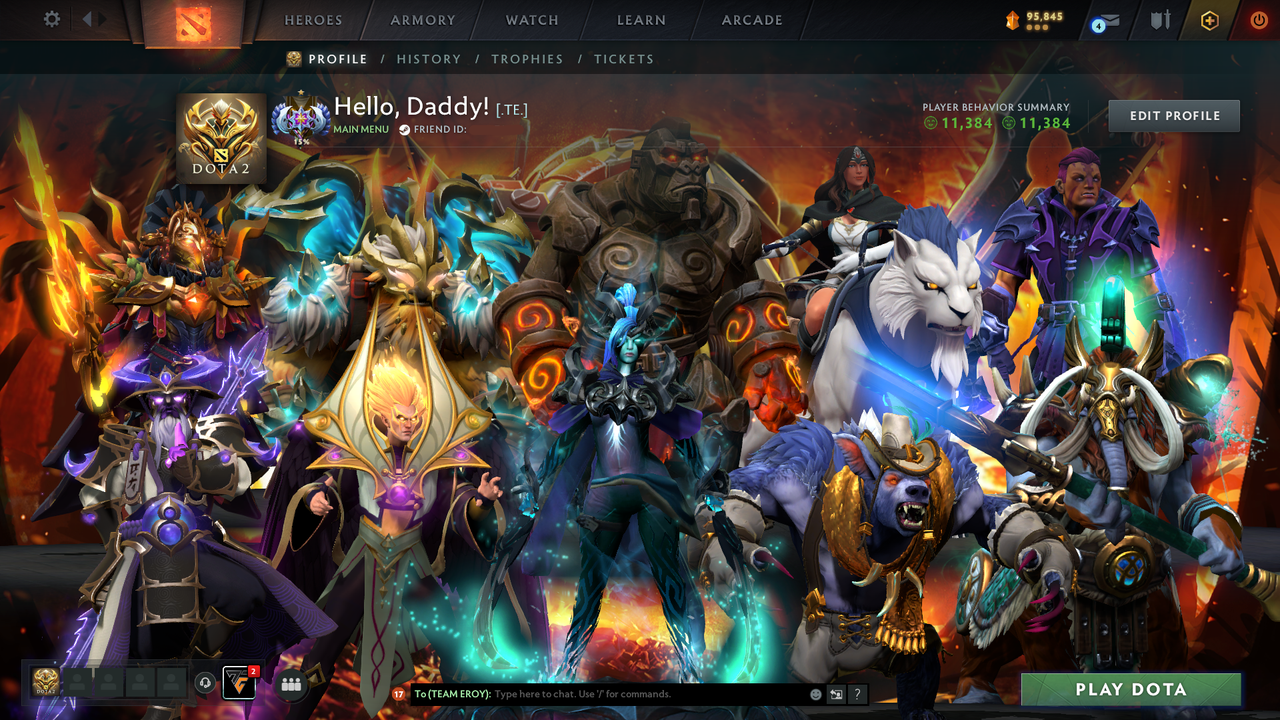The width and height of the screenshot is (1280, 720).
Task: Open the friends group icon near the party slots
Action: click(291, 683)
